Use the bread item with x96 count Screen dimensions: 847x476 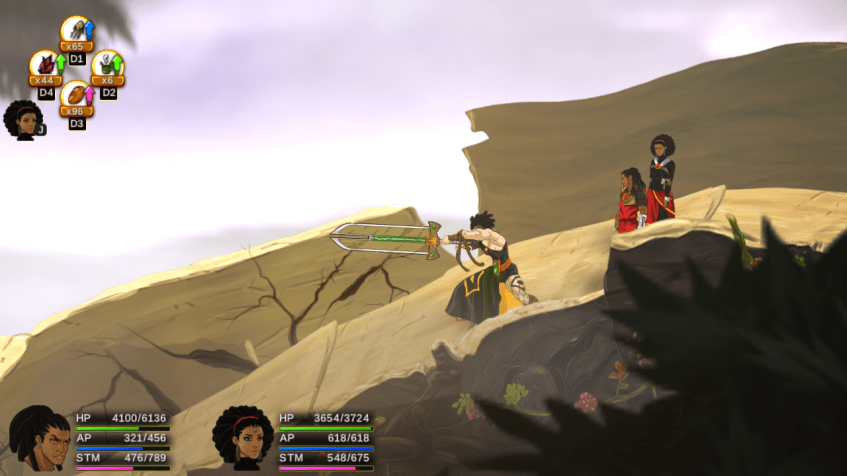[x=76, y=97]
